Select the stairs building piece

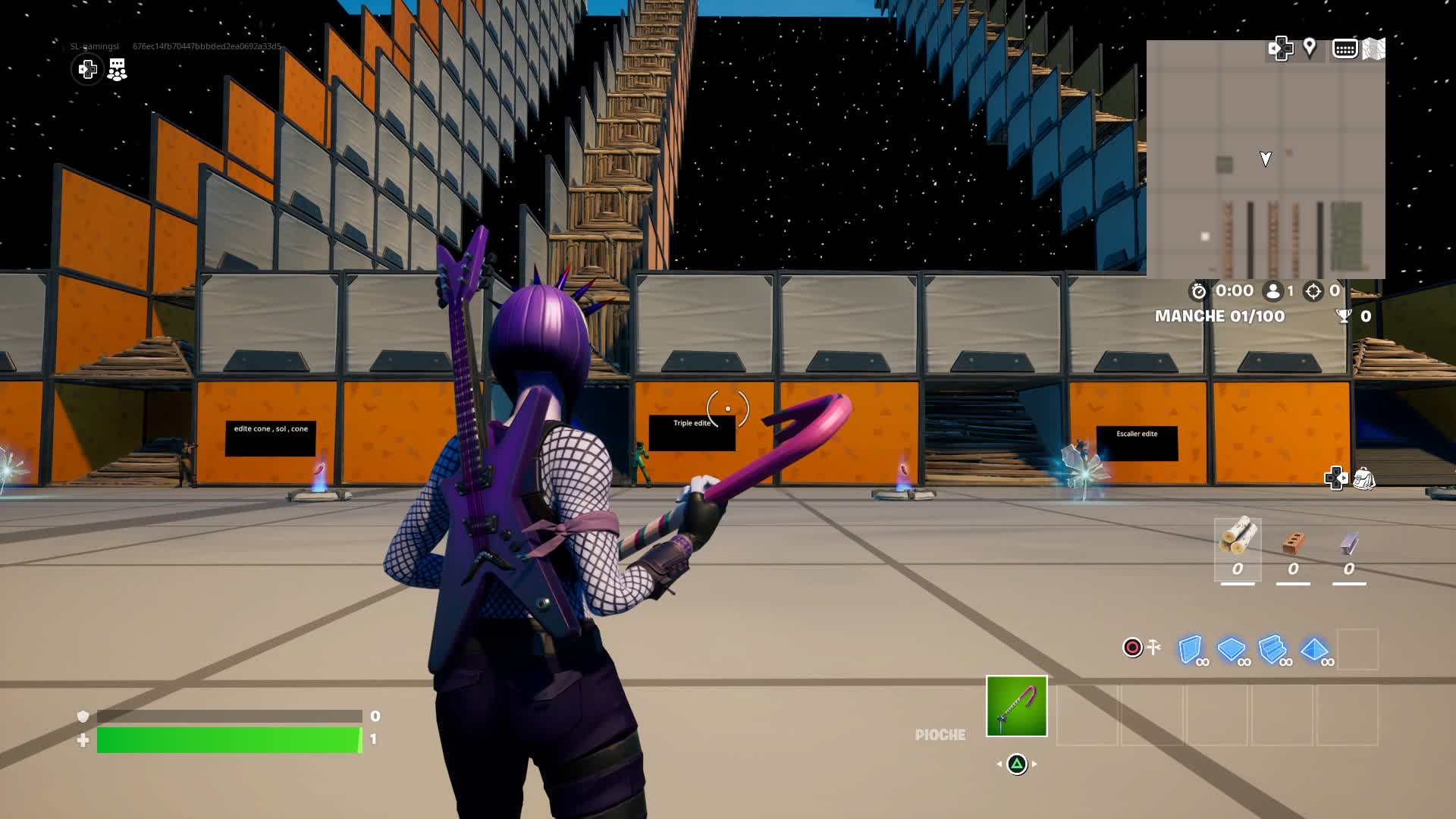click(x=1275, y=648)
